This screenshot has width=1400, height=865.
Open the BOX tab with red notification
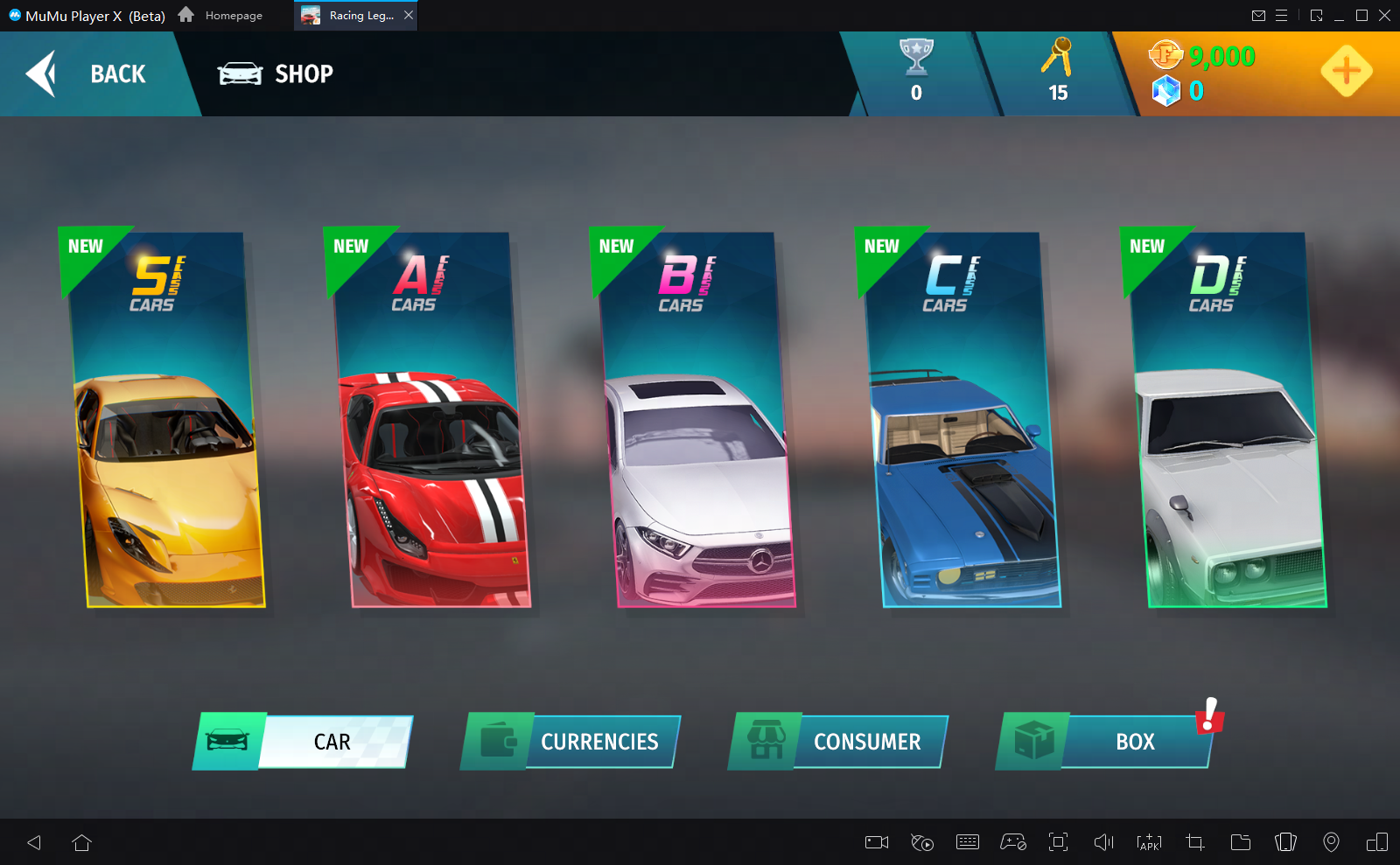1133,742
